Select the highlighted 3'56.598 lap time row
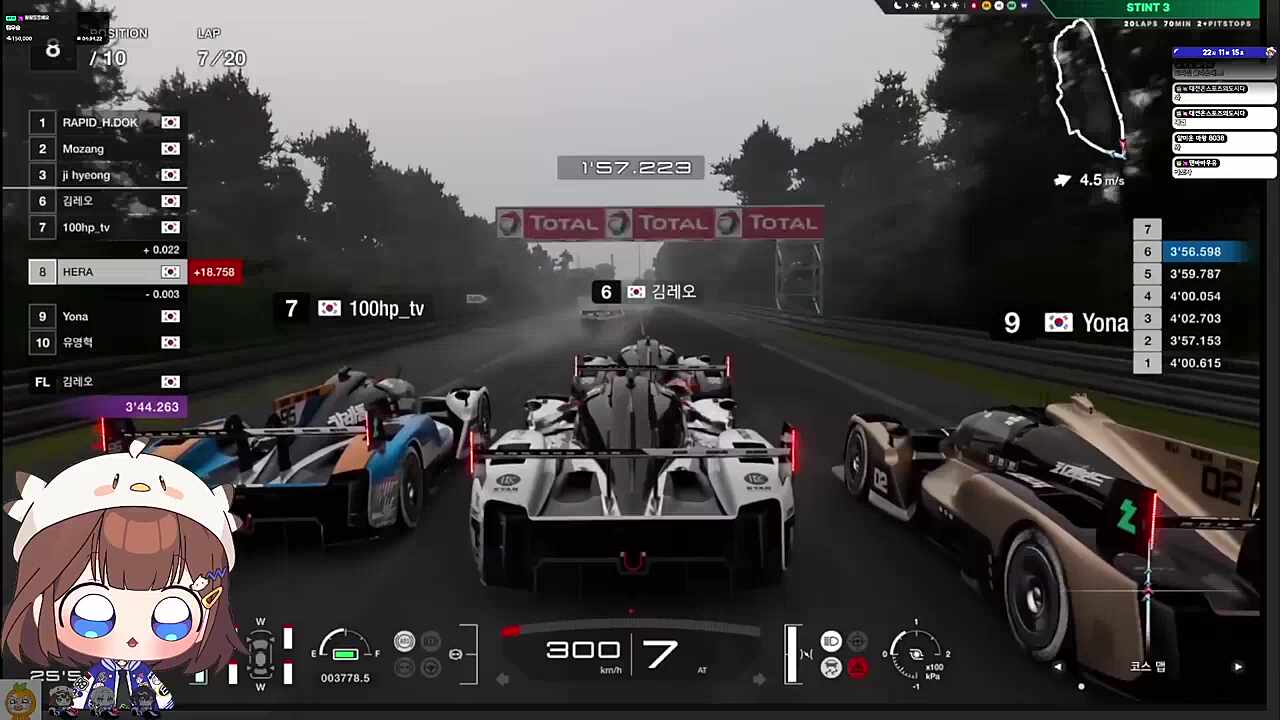Screen dimensions: 1280x720 1190,252
